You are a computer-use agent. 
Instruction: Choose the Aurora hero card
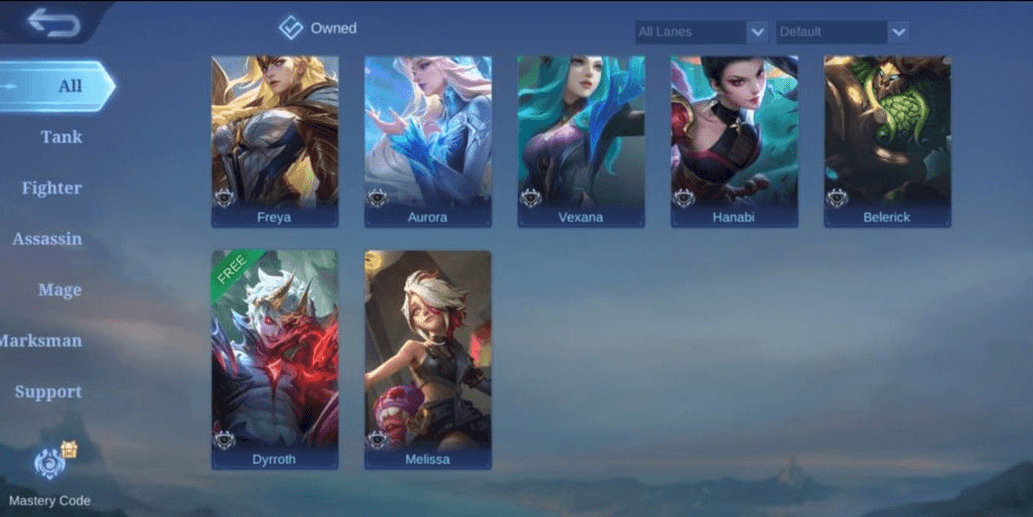point(428,141)
